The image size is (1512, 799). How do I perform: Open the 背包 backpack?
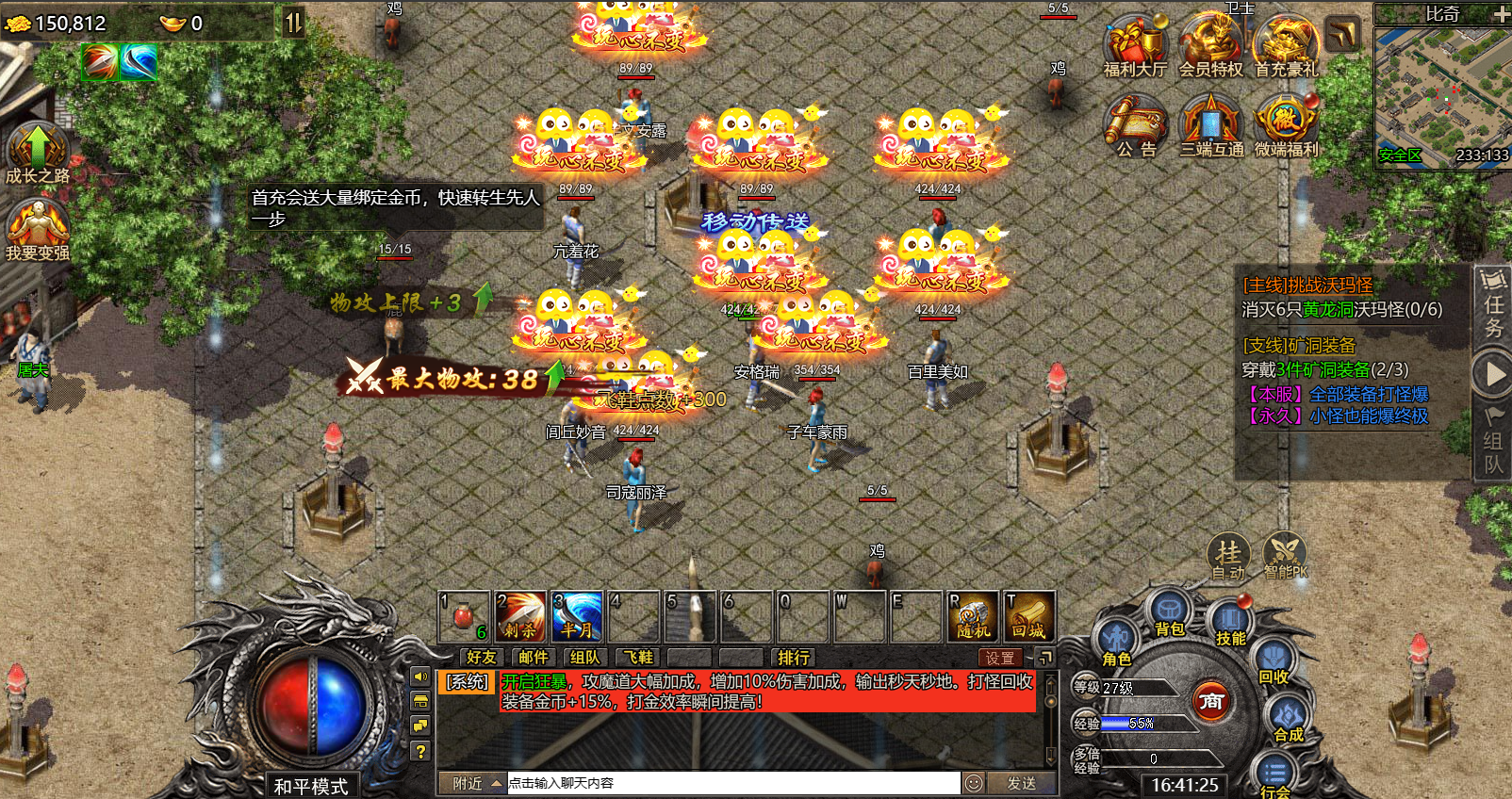pos(1169,613)
